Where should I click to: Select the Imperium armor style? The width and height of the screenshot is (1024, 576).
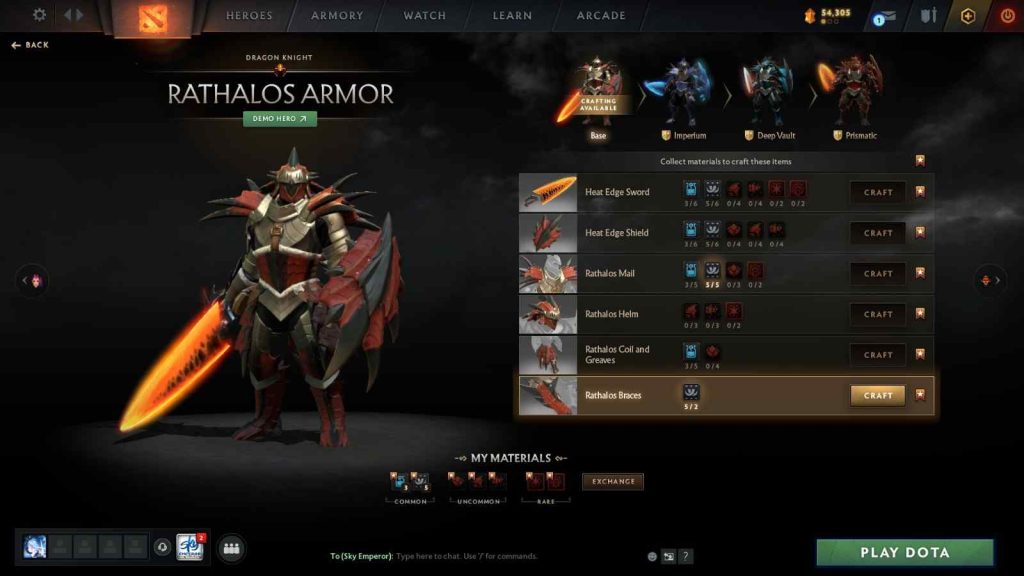(684, 96)
